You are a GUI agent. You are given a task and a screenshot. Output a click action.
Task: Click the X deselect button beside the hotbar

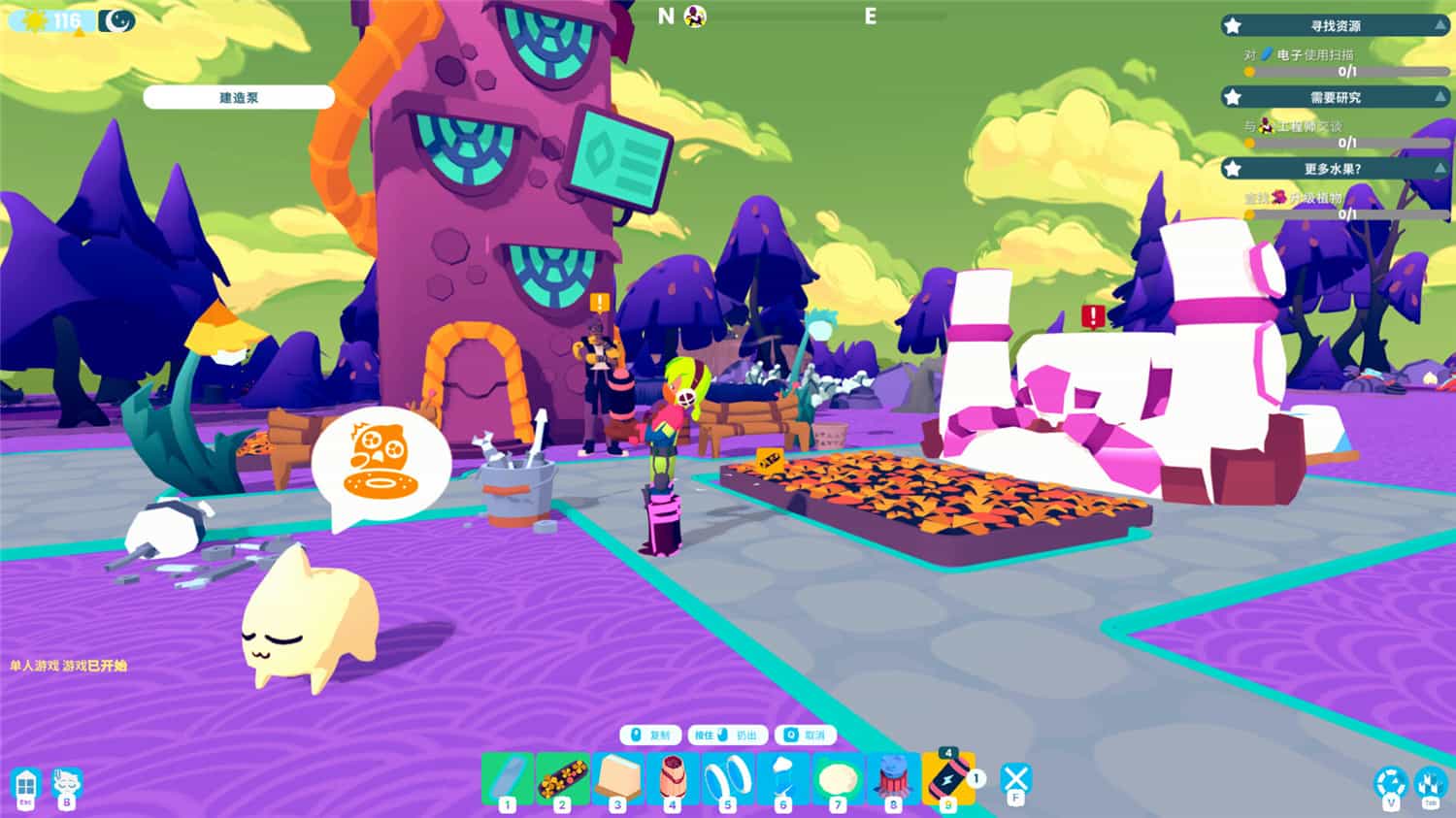tap(1015, 776)
